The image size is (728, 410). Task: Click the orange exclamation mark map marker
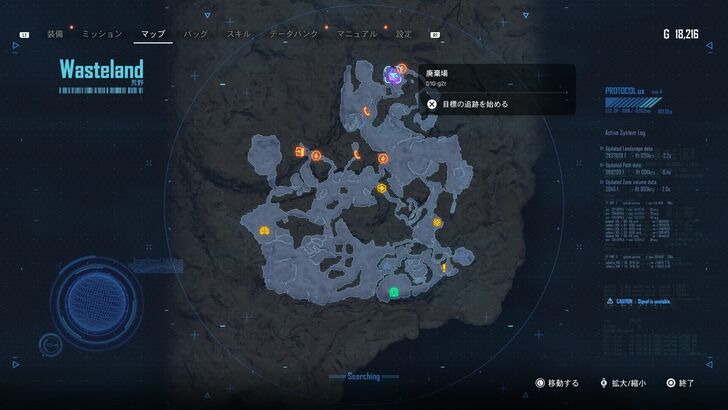[x=443, y=268]
